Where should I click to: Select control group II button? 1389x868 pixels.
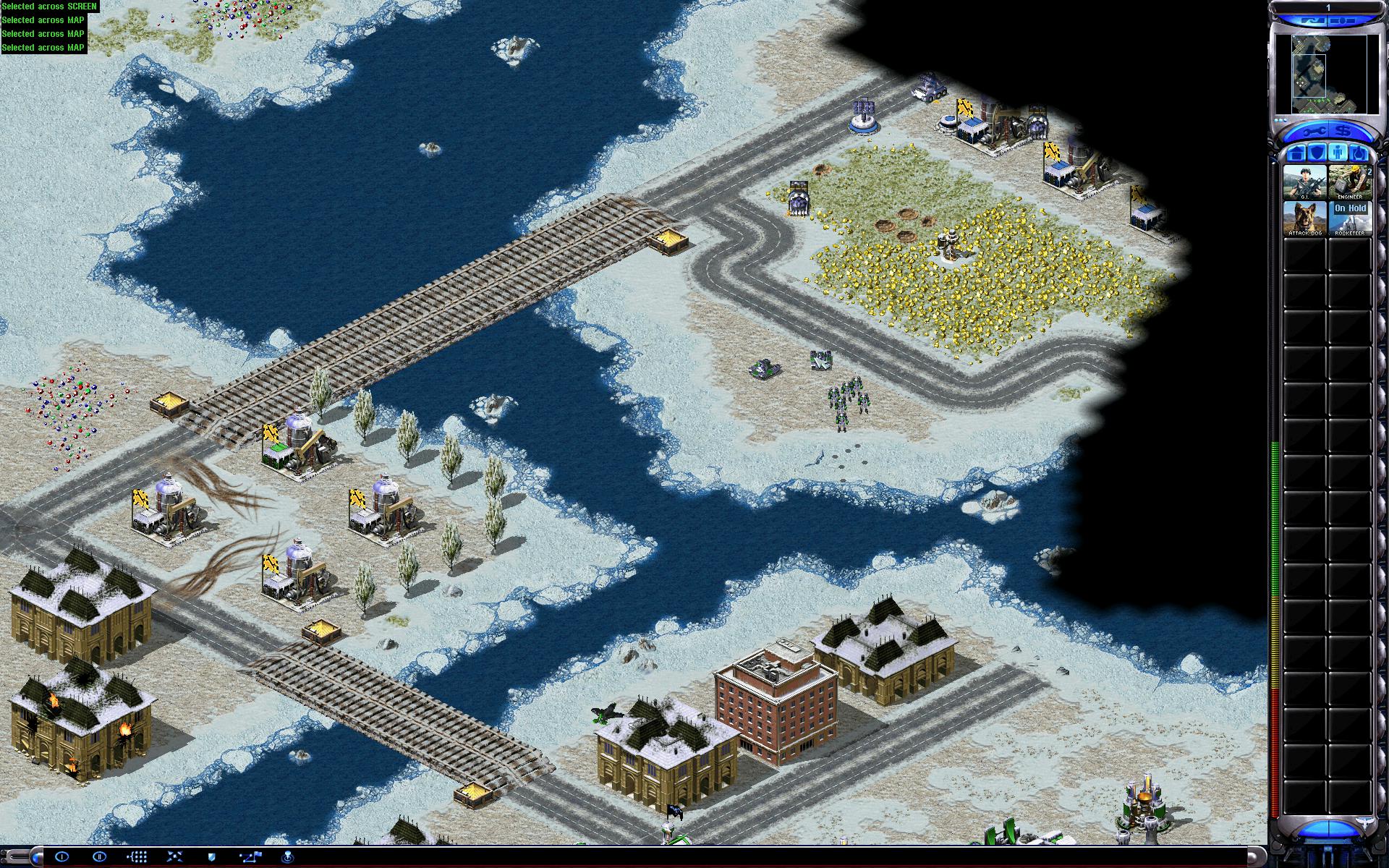coord(99,857)
